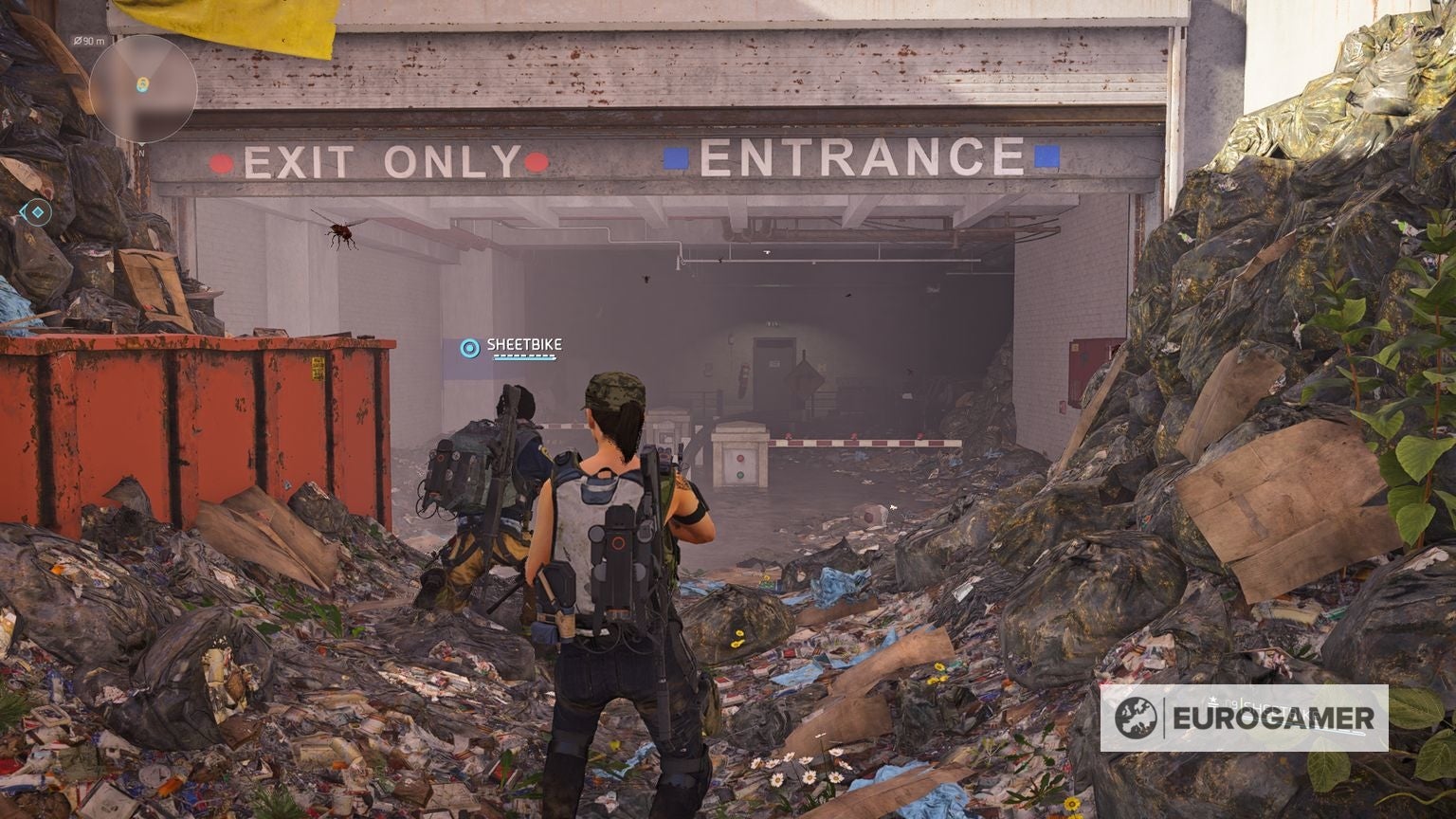1456x819 pixels.
Task: Click the Ø 90 m radius indicator
Action: (91, 41)
